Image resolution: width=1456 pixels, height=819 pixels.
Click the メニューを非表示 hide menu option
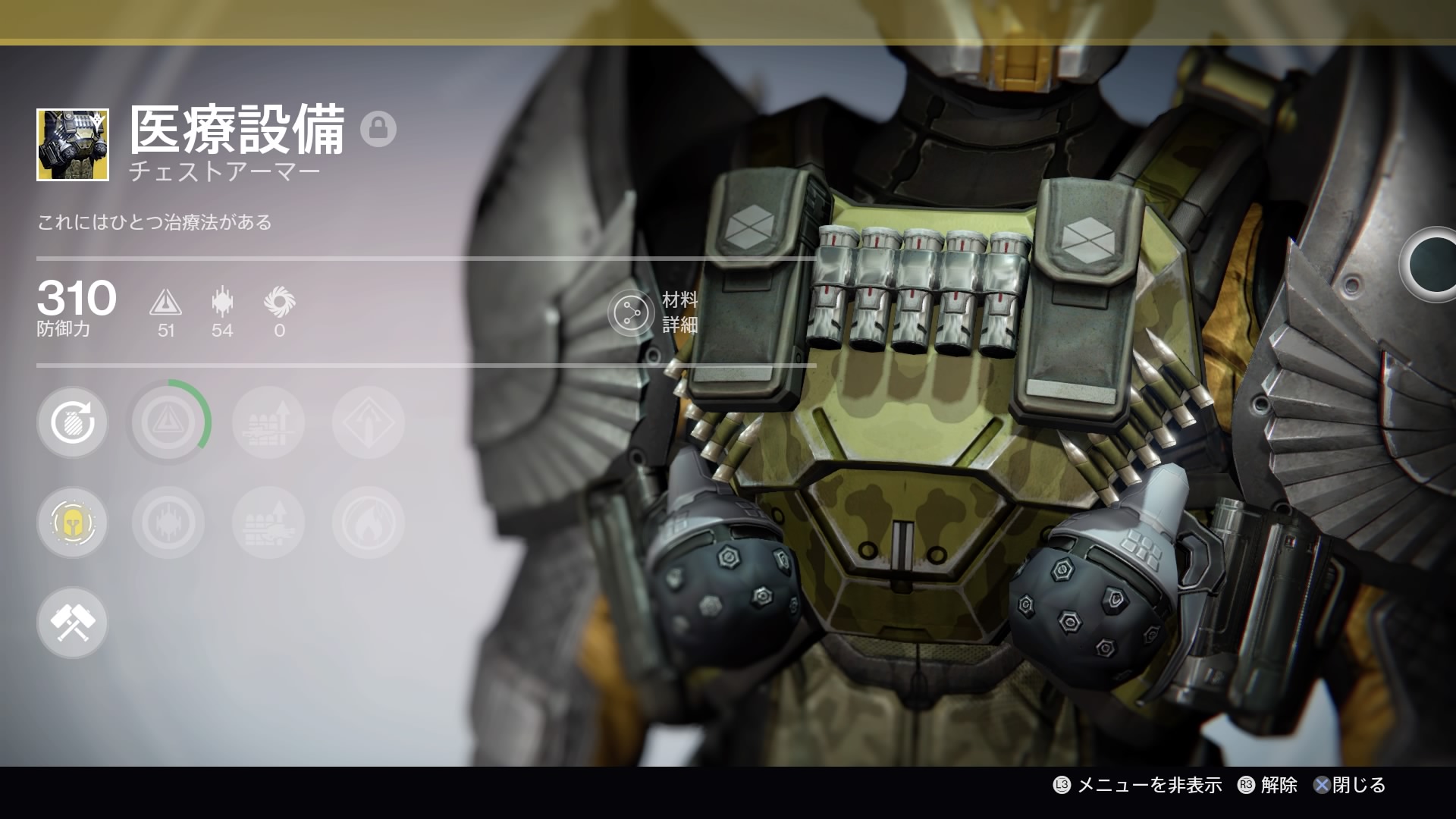(x=1138, y=785)
